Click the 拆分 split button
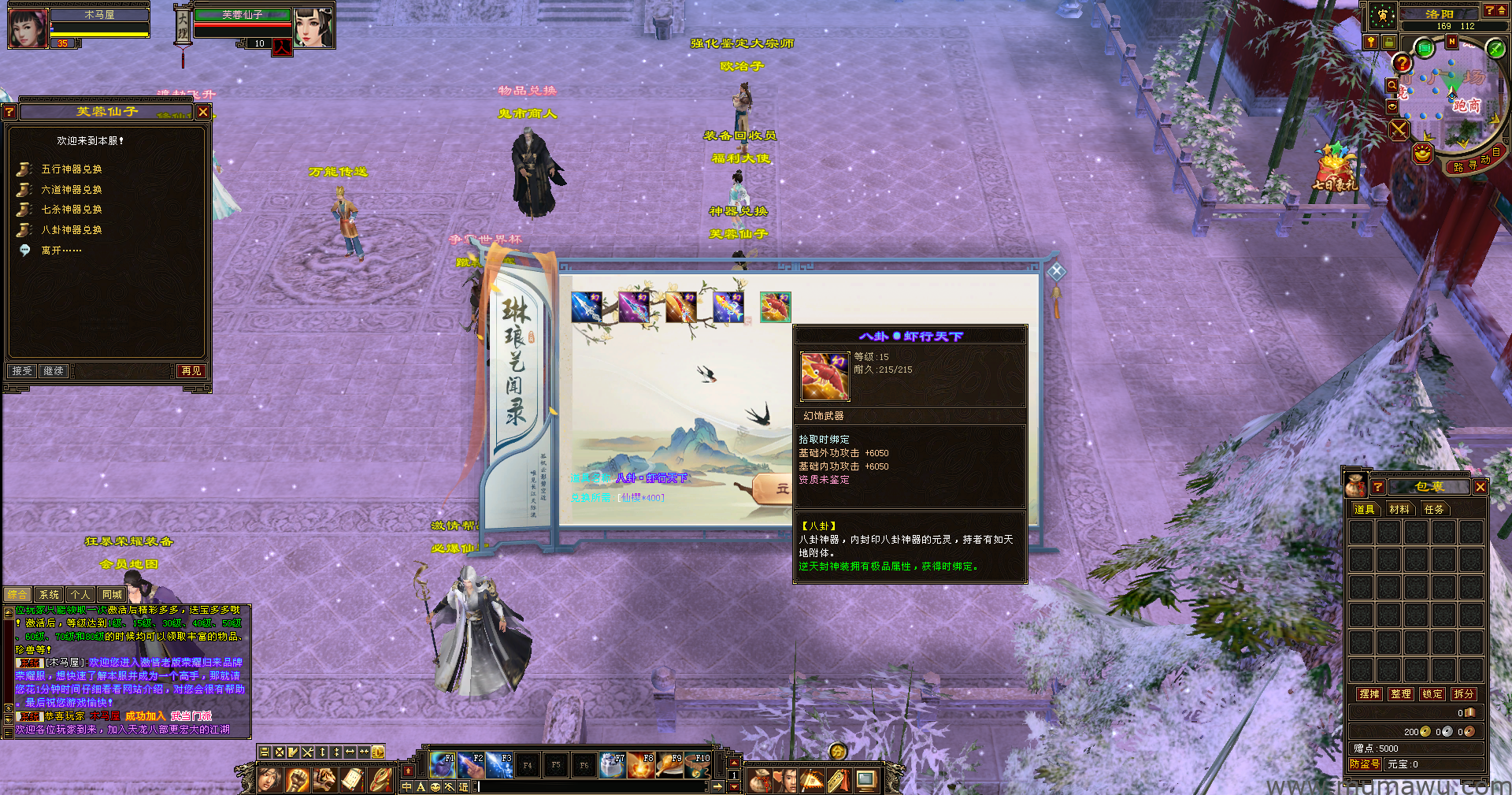1512x795 pixels. [x=1464, y=694]
